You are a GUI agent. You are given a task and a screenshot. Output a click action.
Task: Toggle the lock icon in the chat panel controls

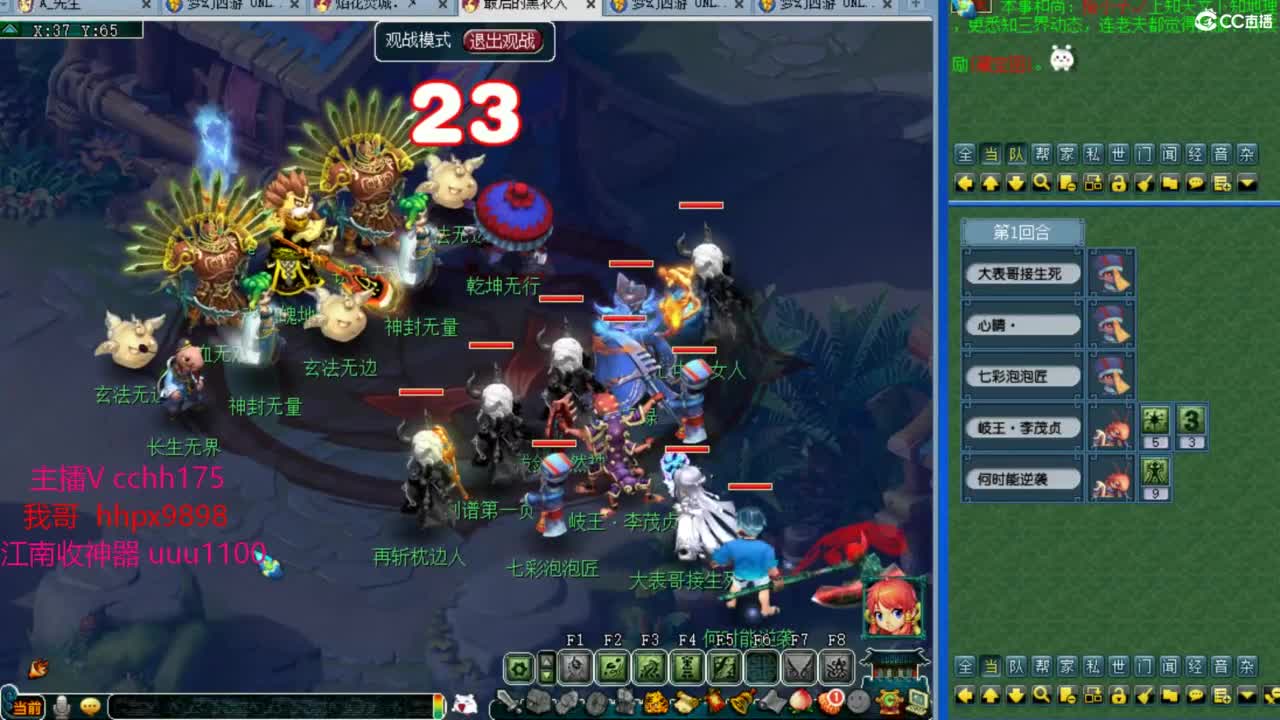click(1119, 183)
